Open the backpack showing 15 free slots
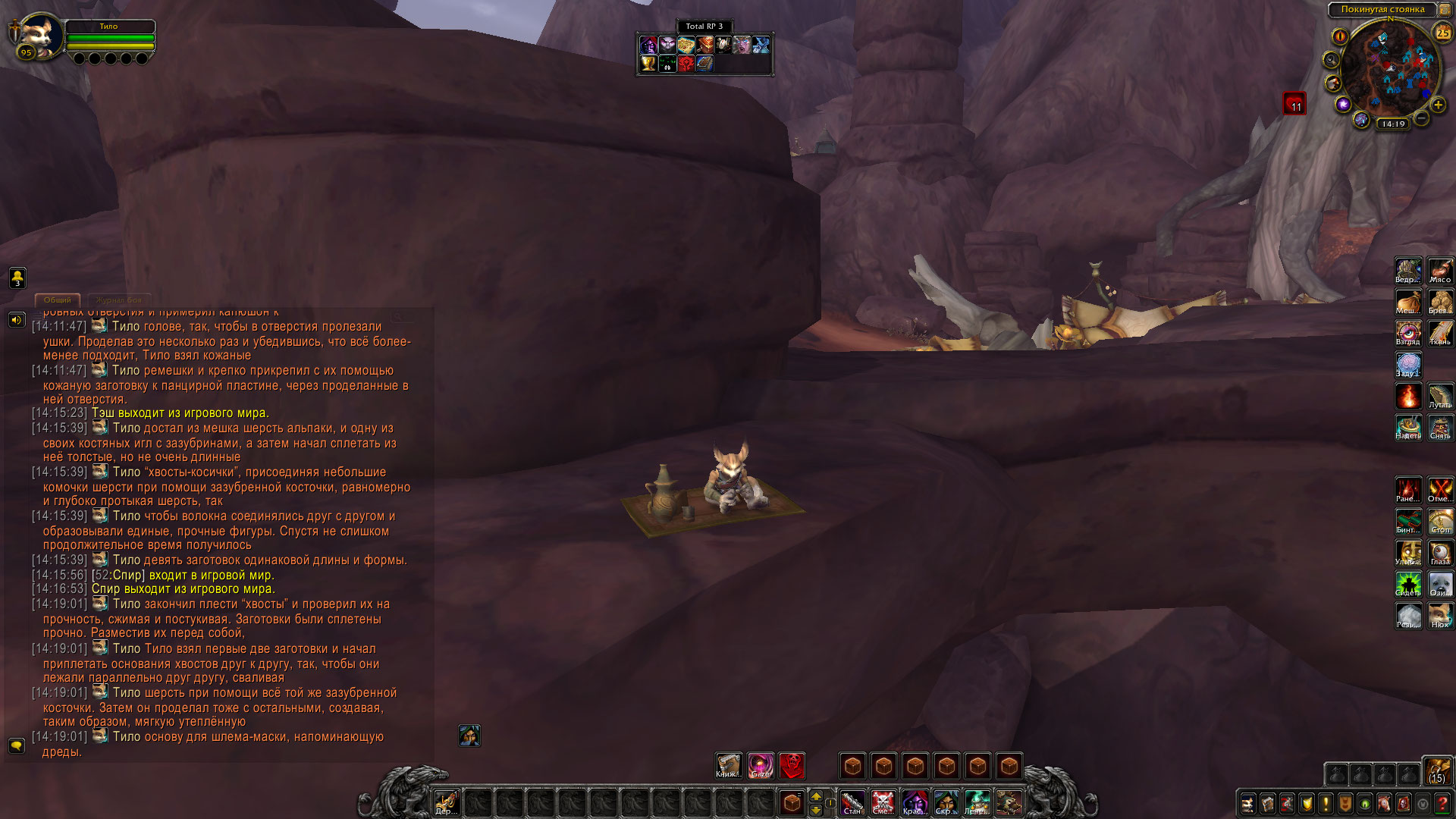This screenshot has height=819, width=1456. tap(1437, 770)
